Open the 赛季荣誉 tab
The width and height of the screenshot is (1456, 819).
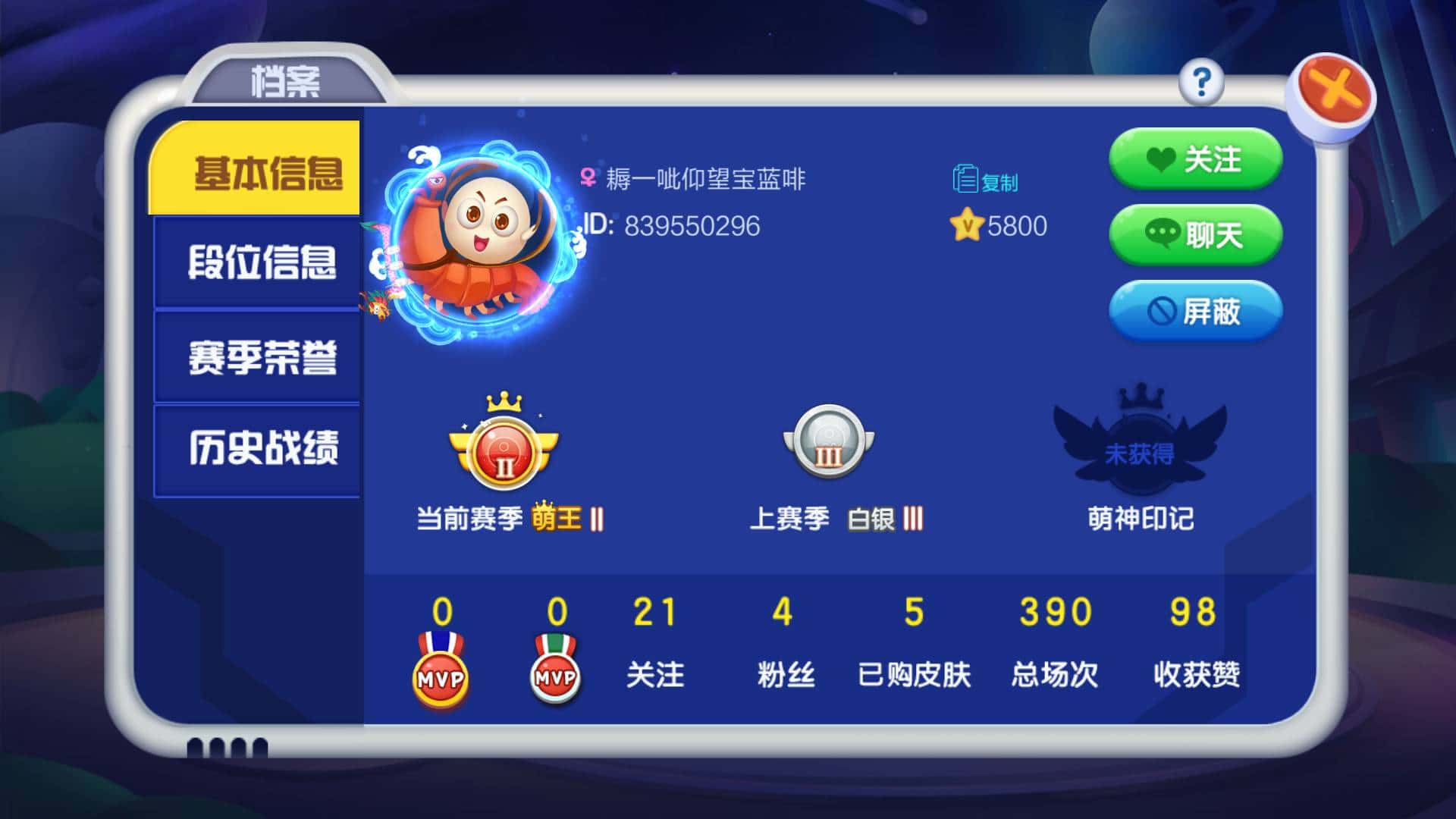click(256, 356)
